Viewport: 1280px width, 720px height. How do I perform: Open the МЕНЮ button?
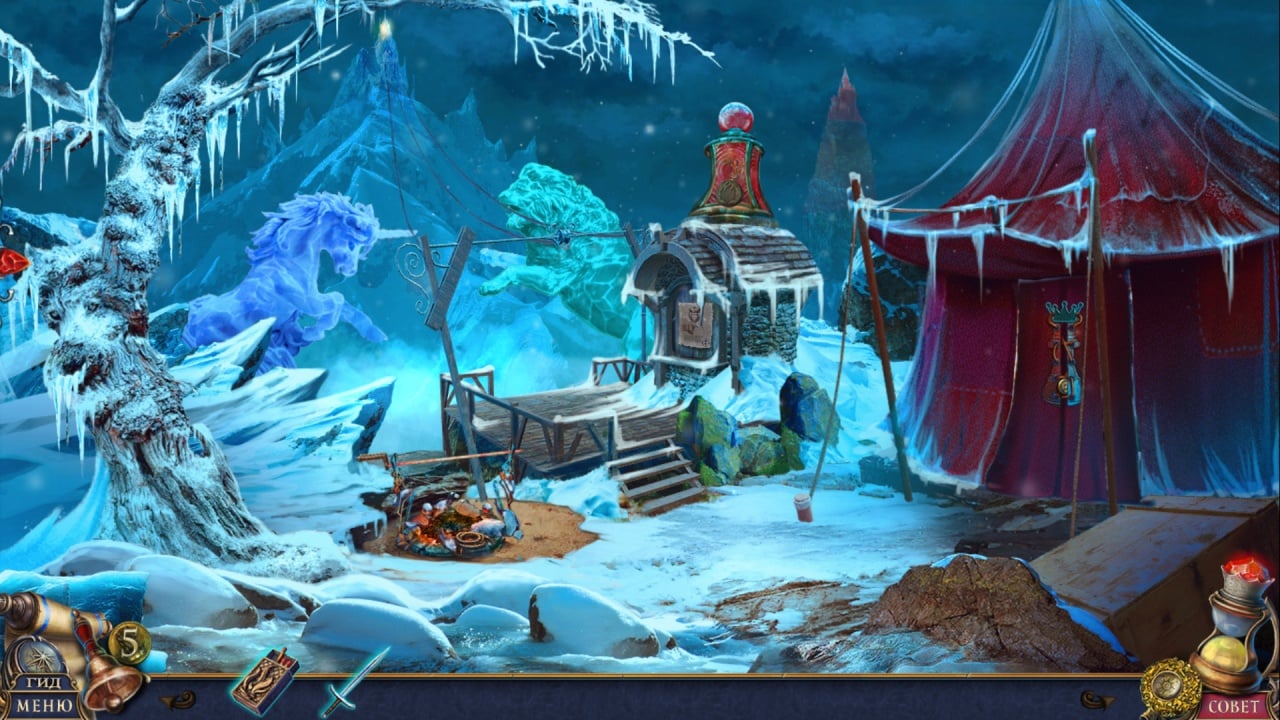(42, 706)
